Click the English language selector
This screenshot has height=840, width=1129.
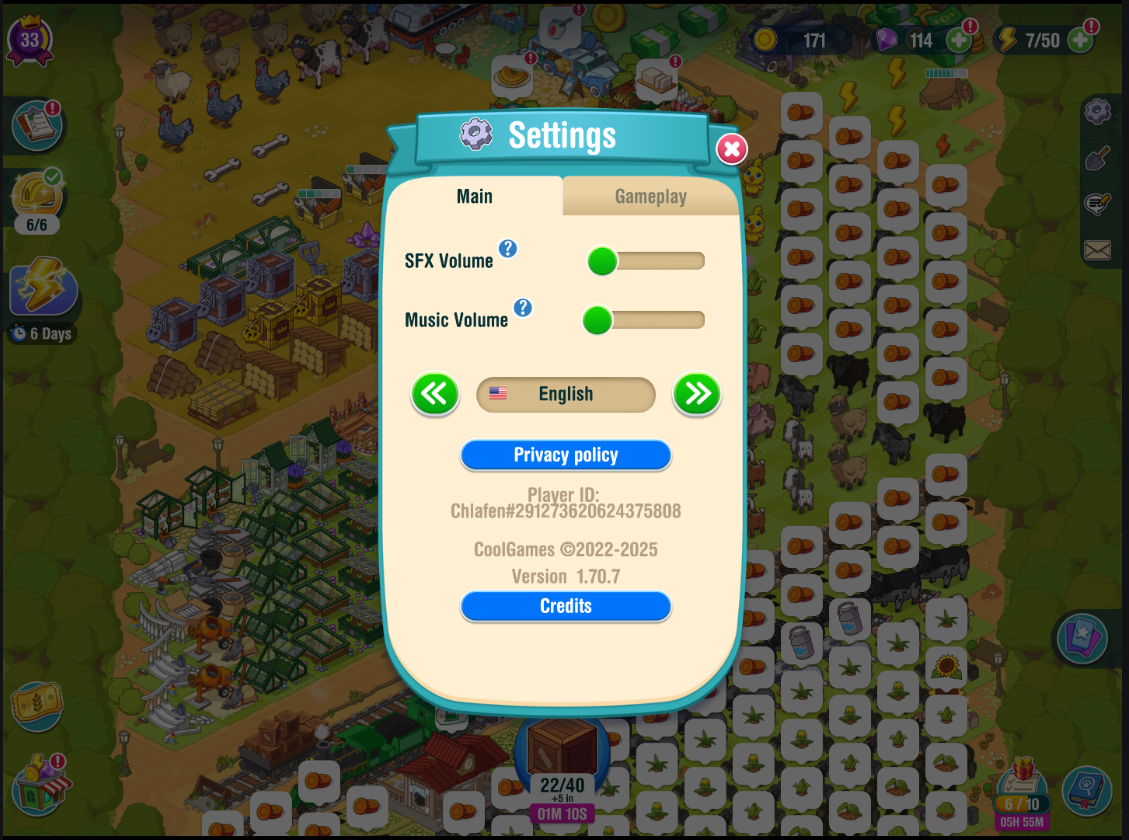[565, 394]
